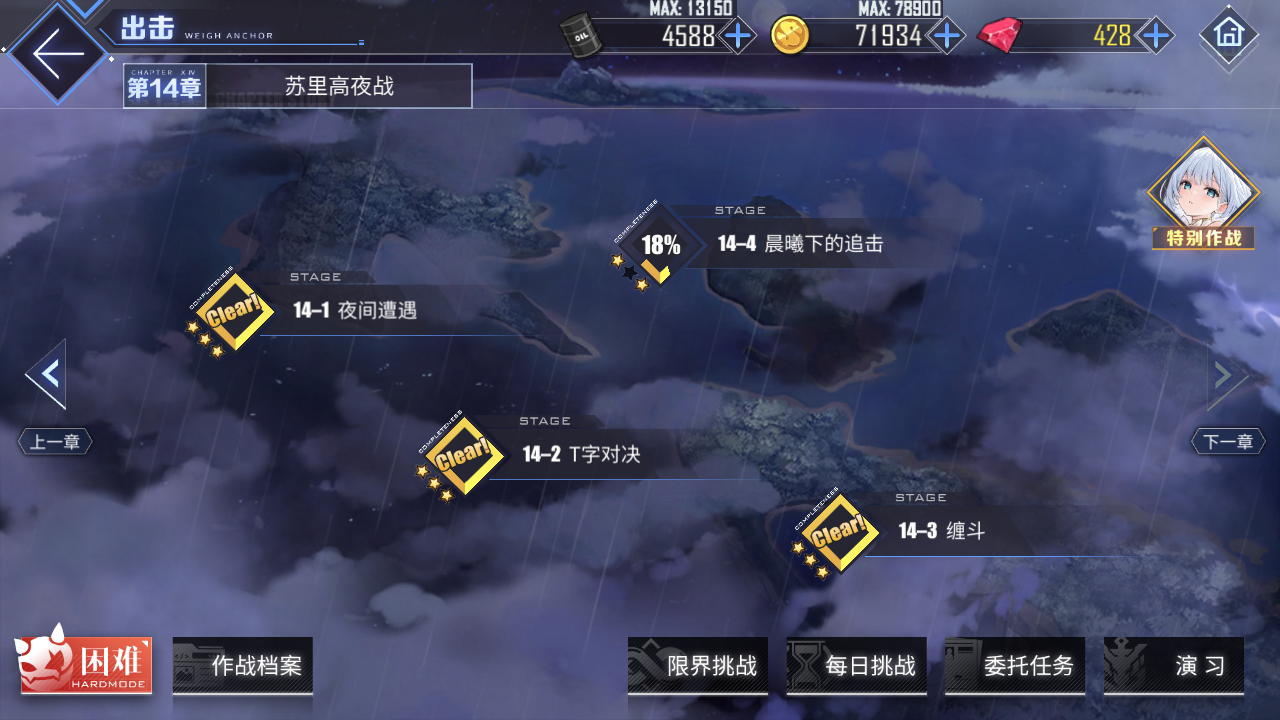Open the 特别作战 special operation portrait
Screen dimensions: 1280x720
(x=1202, y=195)
